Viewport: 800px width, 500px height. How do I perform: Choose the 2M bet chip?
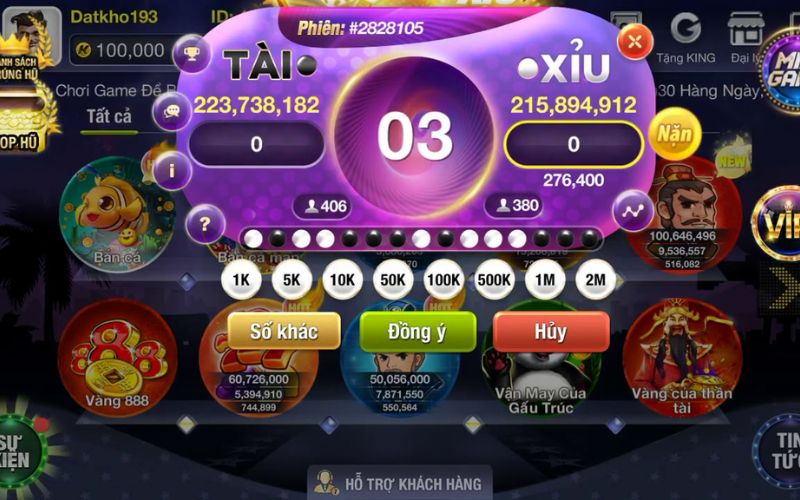point(596,280)
